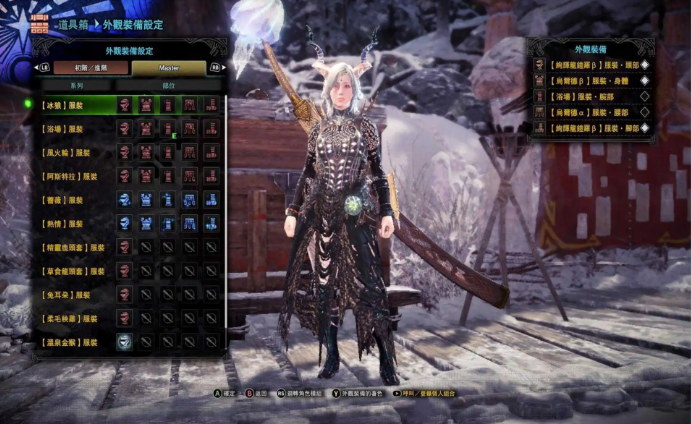Click the equipped 【浴場】arm armor entry
The height and width of the screenshot is (424, 691).
[592, 97]
